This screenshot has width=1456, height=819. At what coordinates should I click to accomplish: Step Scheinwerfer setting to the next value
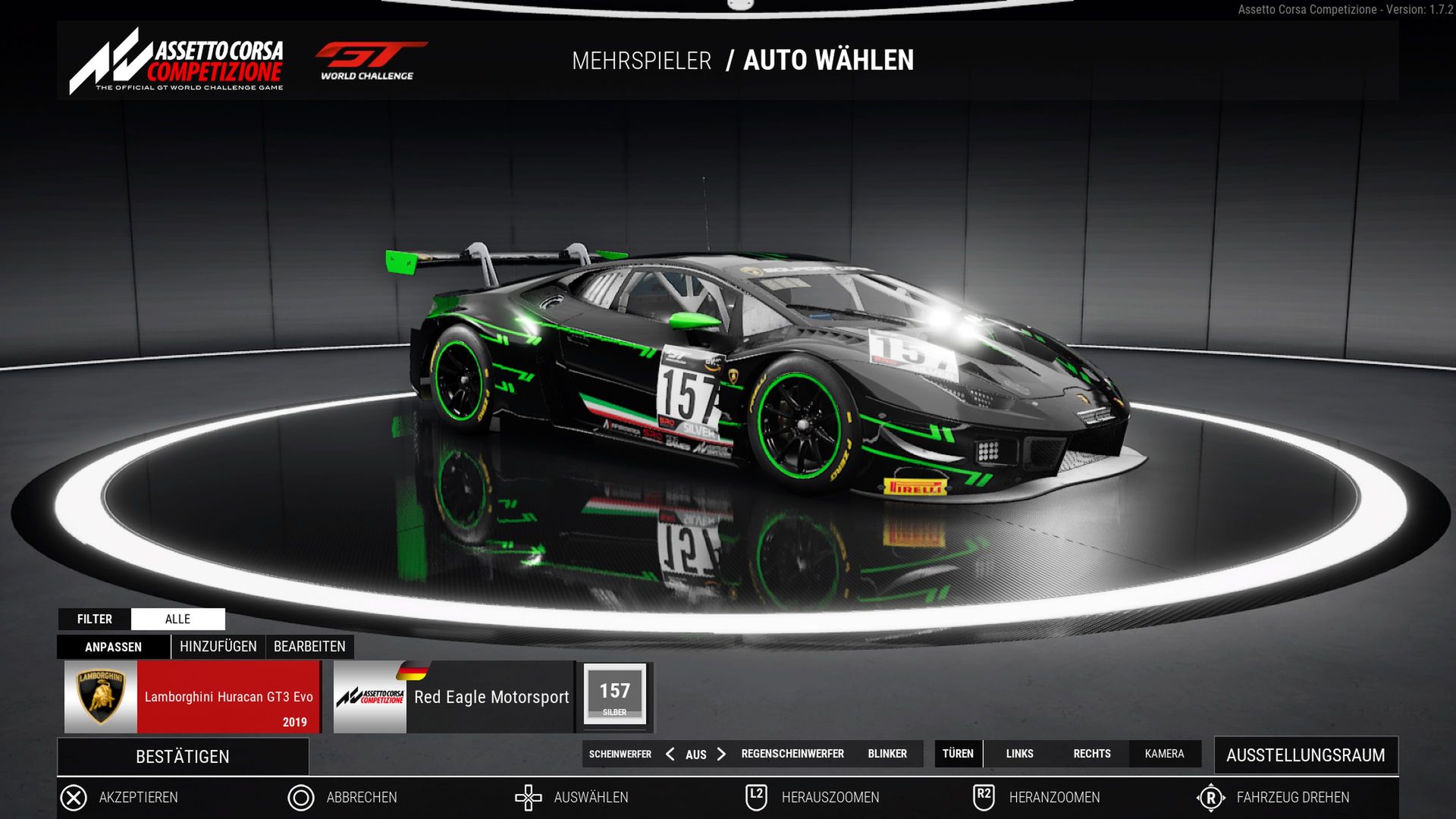click(721, 754)
